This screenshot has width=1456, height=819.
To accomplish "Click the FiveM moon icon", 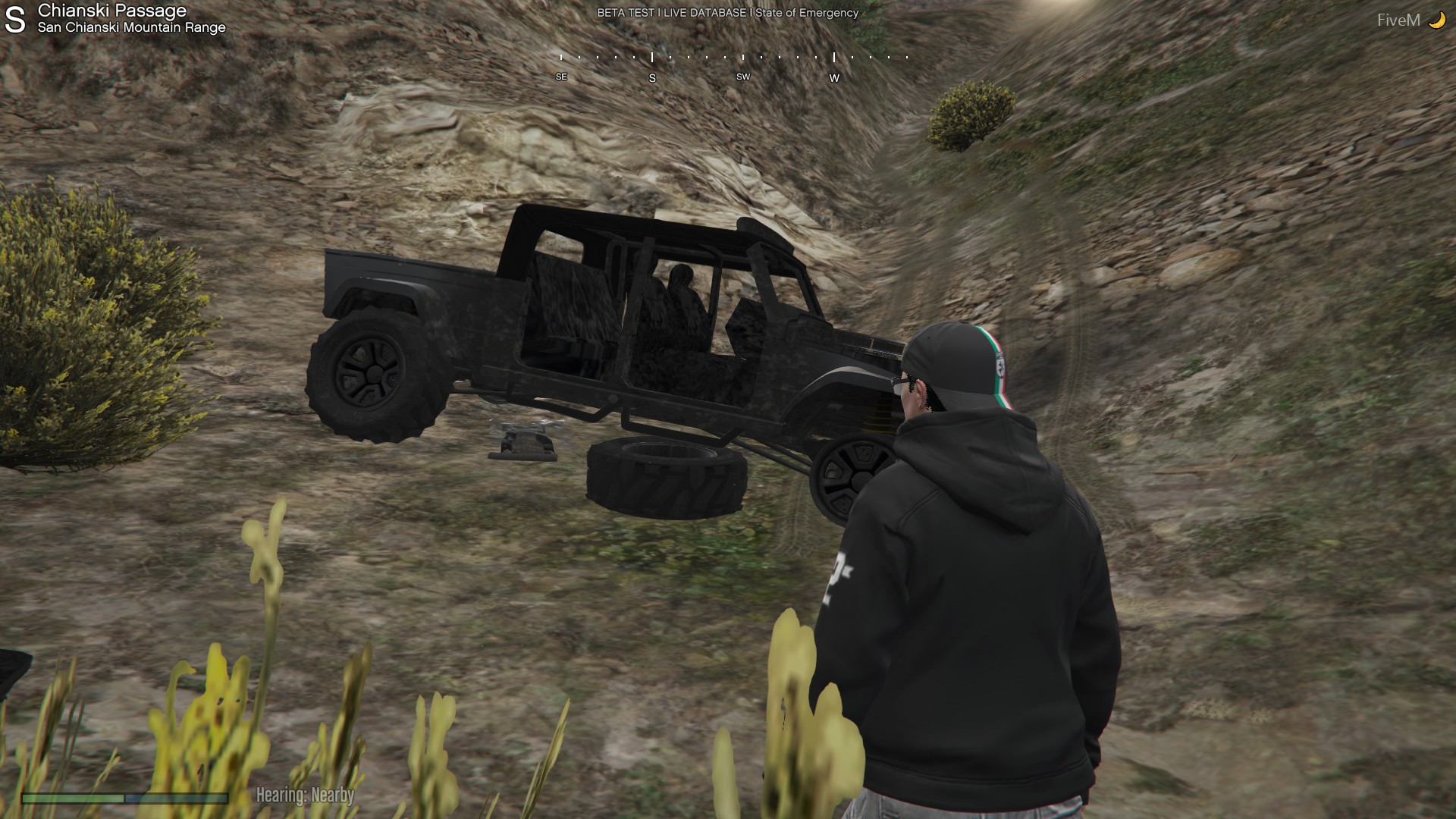I will coord(1436,20).
